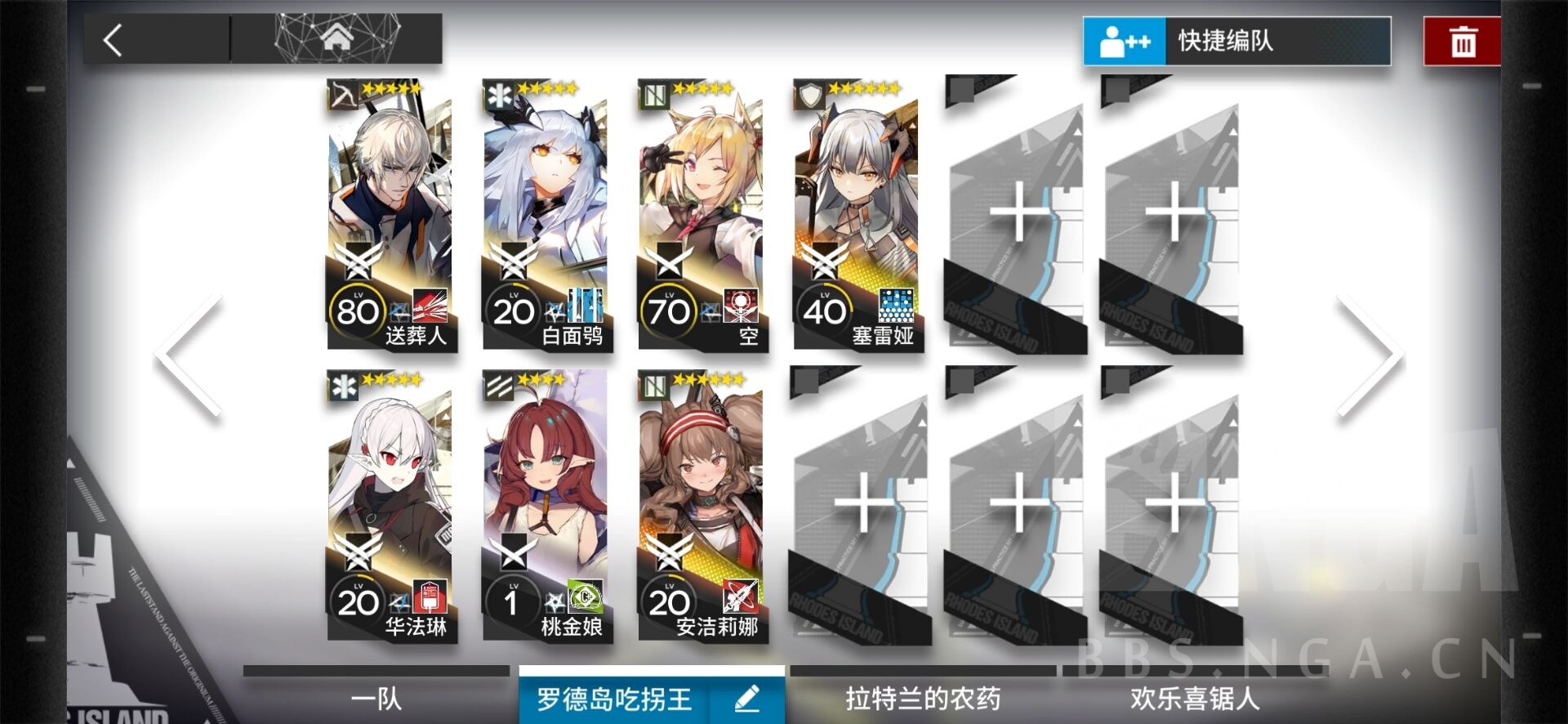Click the pencil icon to rename the squad
This screenshot has height=724, width=1568.
point(746,699)
